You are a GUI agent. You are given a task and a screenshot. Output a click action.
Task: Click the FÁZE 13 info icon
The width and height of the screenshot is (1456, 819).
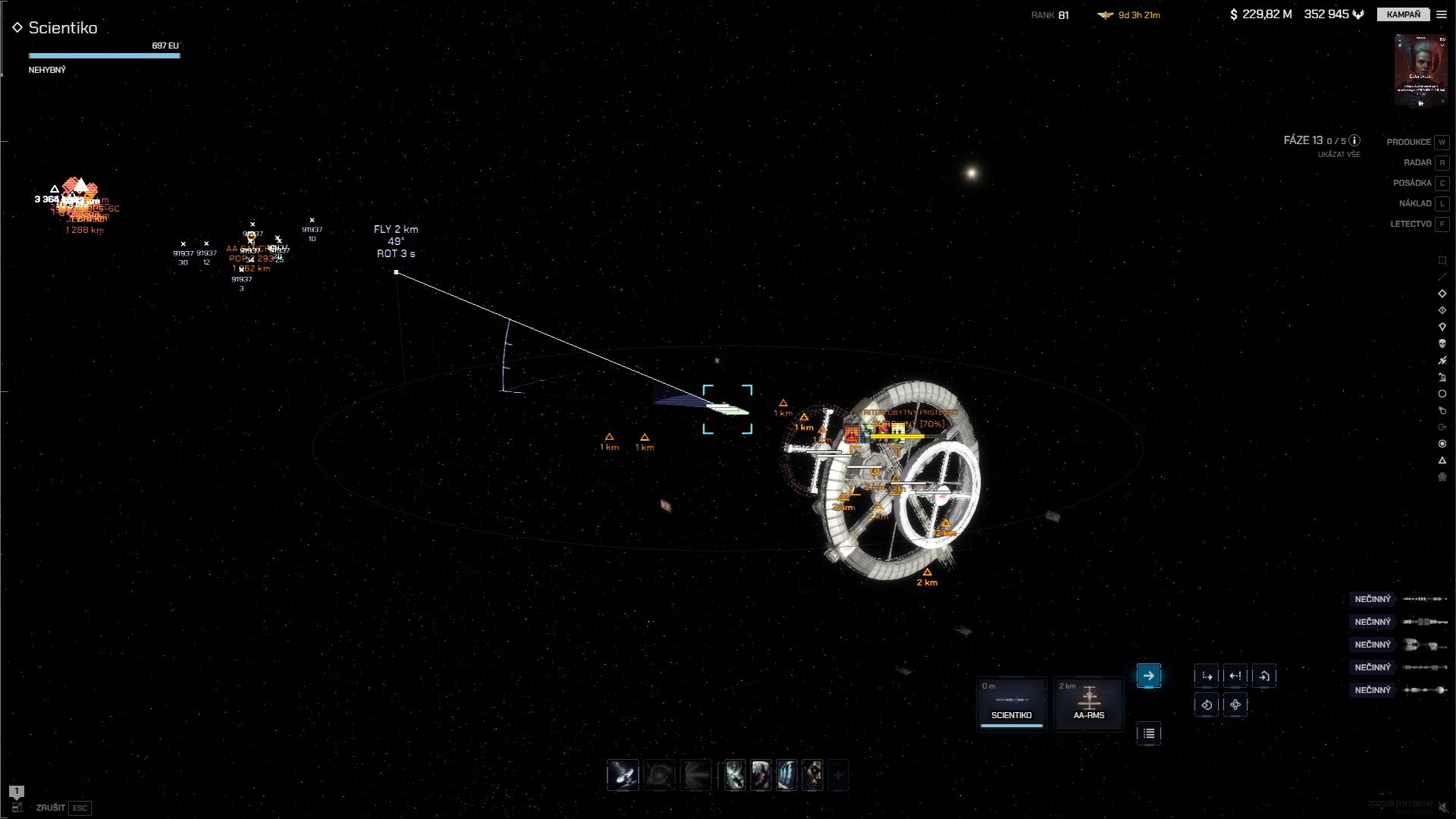(x=1354, y=140)
